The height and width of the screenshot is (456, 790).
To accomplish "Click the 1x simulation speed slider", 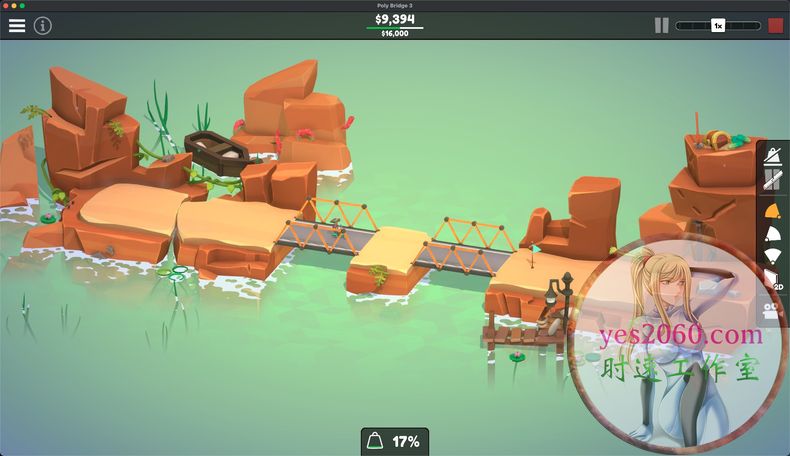I will (718, 26).
